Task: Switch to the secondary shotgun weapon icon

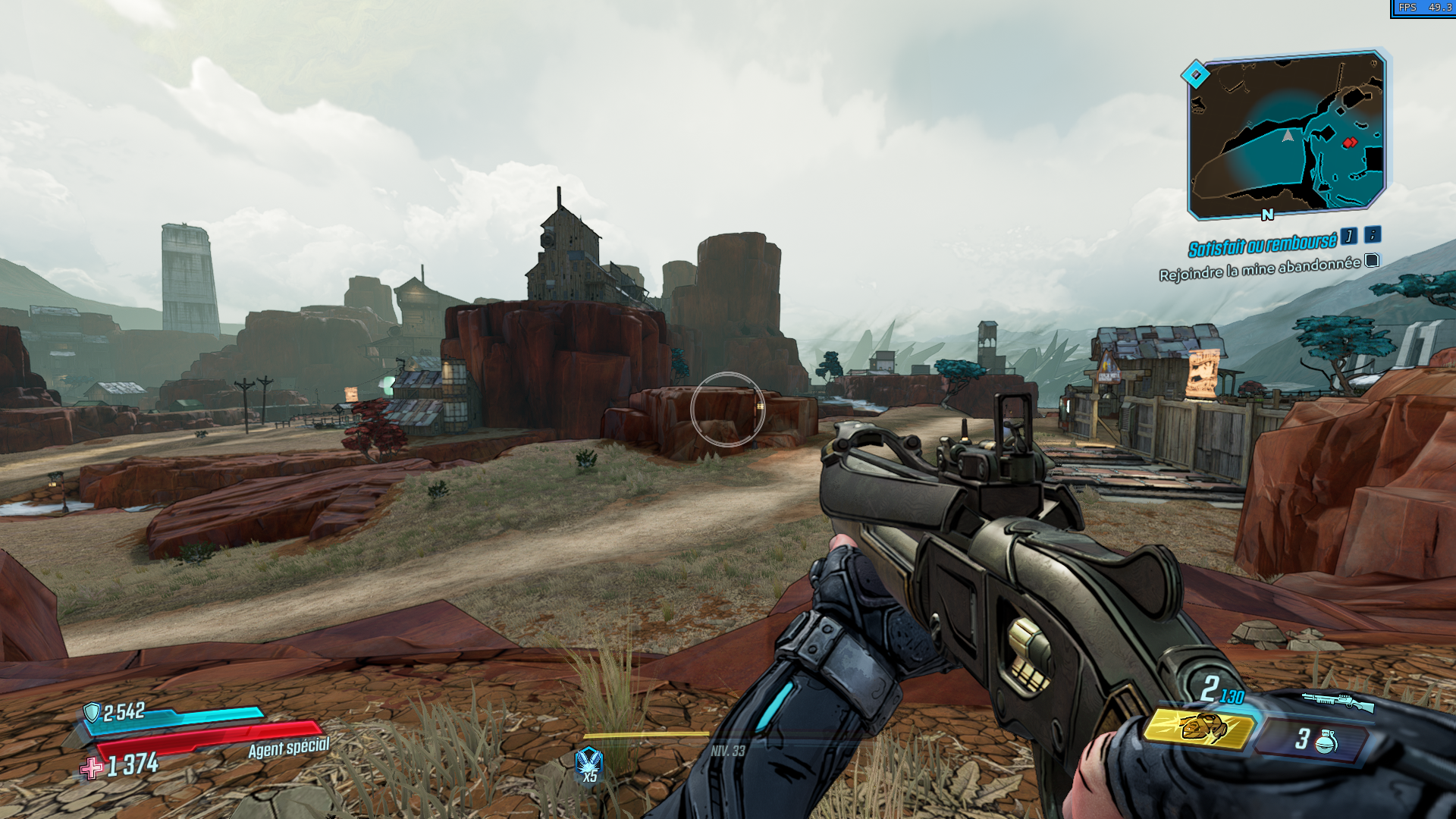Action: click(x=1338, y=701)
